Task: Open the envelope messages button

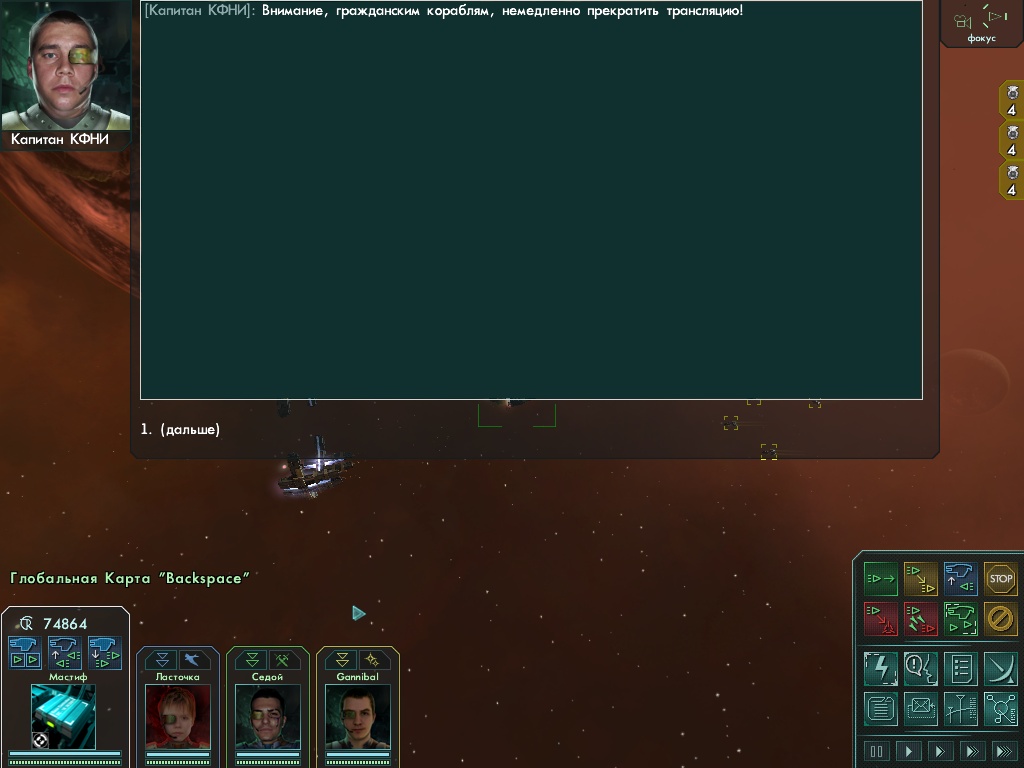Action: [921, 708]
